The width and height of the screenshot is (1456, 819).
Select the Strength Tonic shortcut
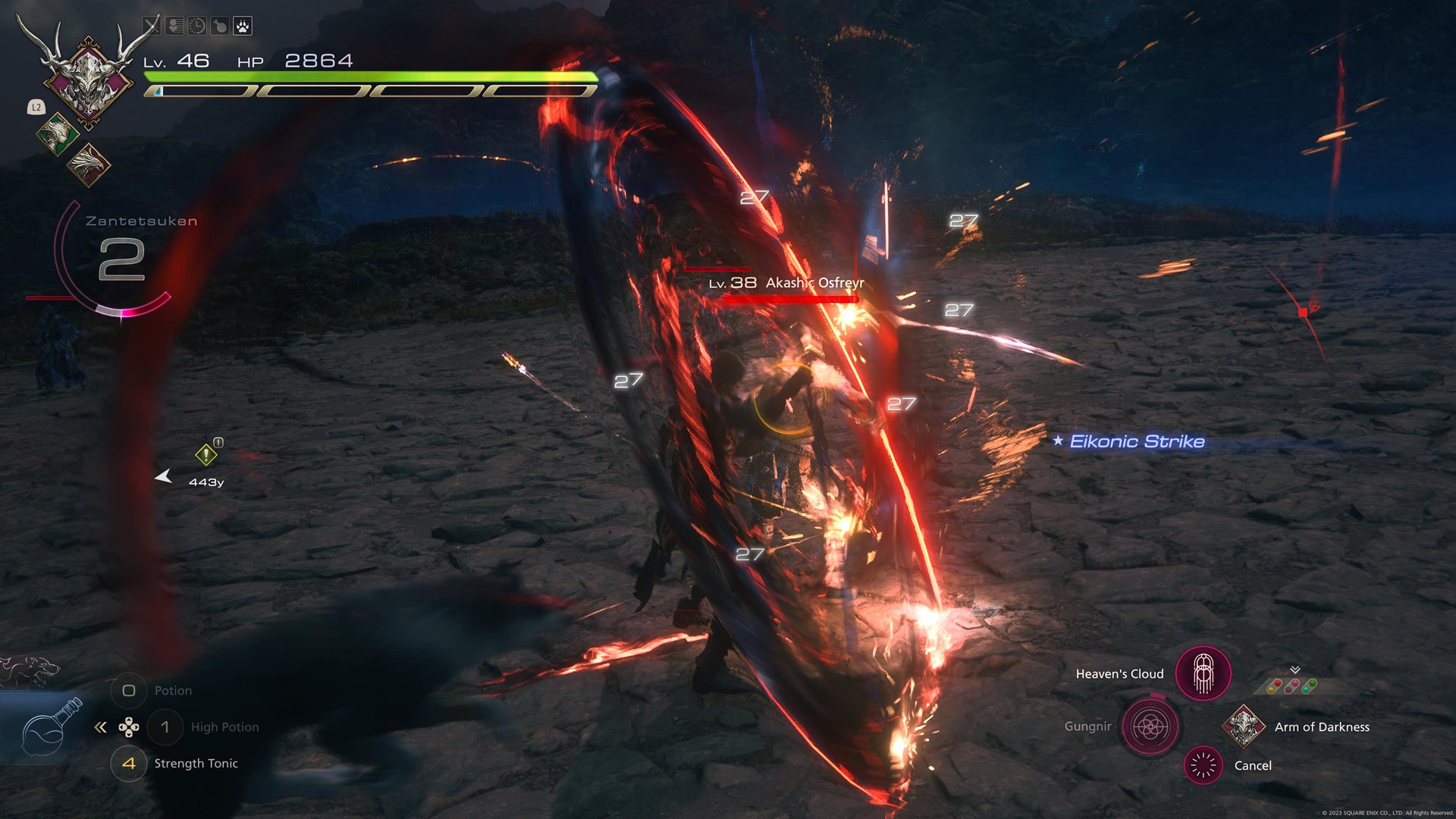129,764
